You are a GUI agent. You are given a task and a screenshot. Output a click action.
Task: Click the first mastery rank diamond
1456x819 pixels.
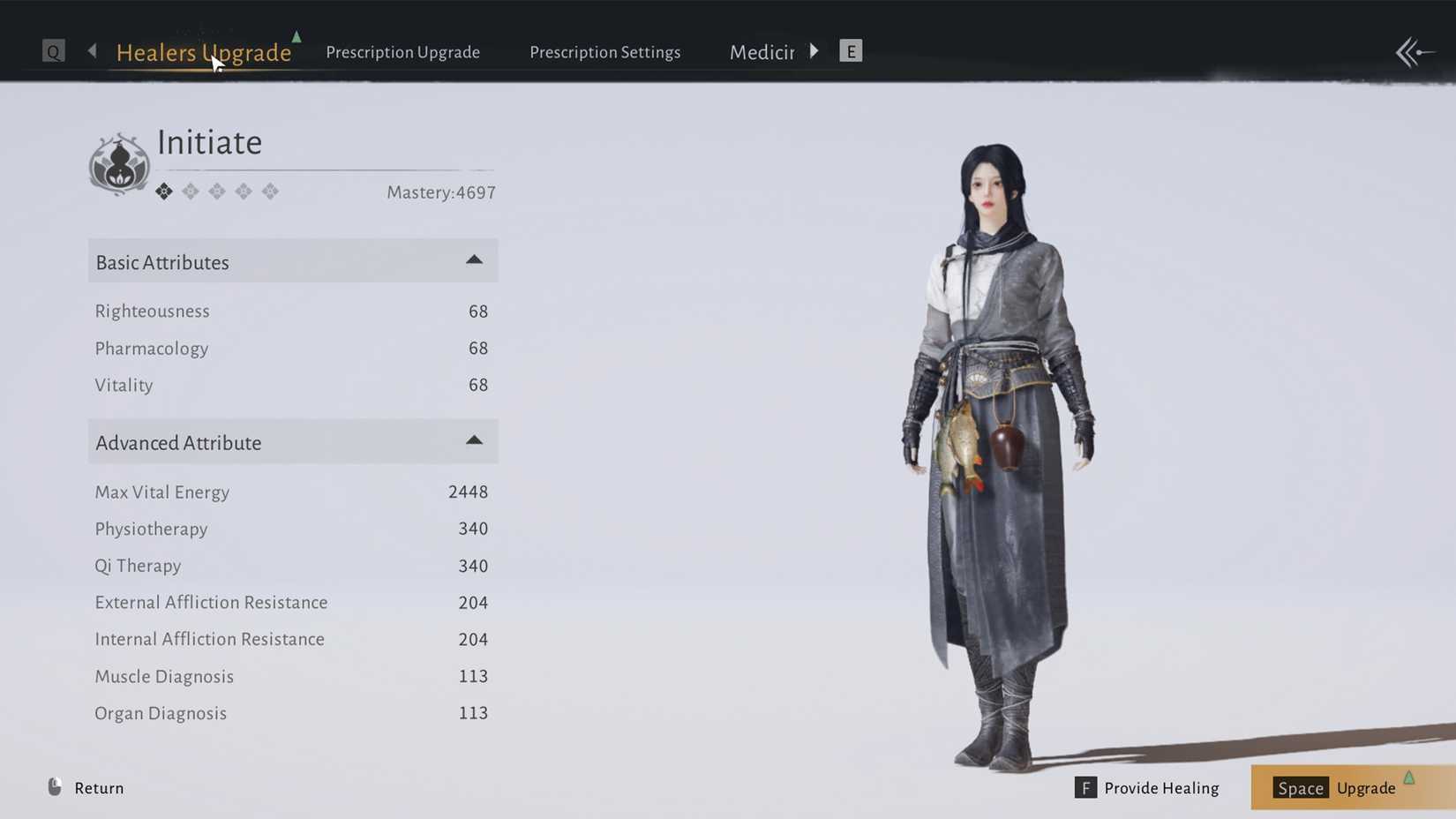click(x=163, y=190)
